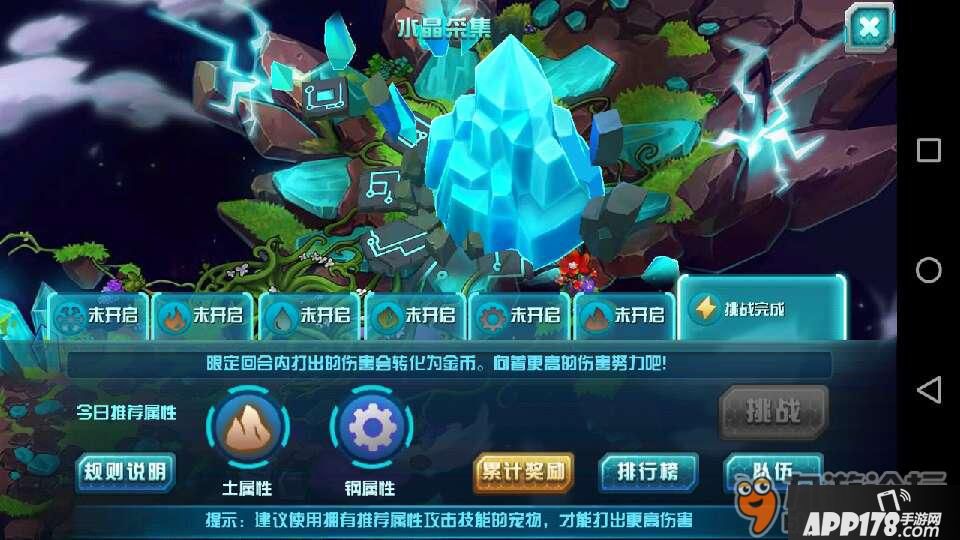Close the crystal gathering screen
Screen dimensions: 960x540
(x=869, y=28)
